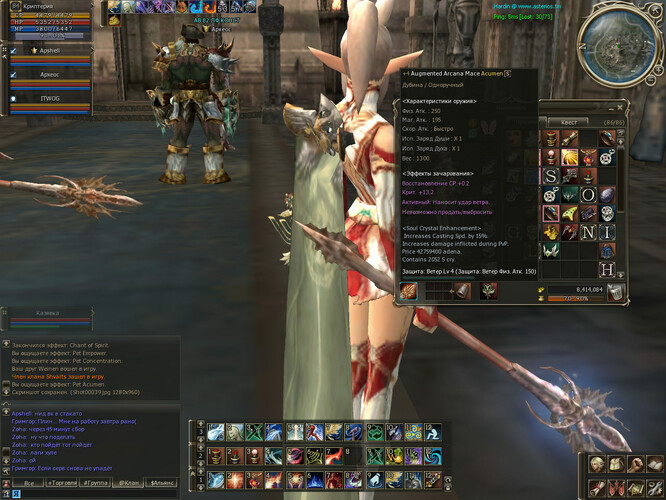This screenshot has width=666, height=500.
Task: Select party member ITWOG
Action: (50, 99)
